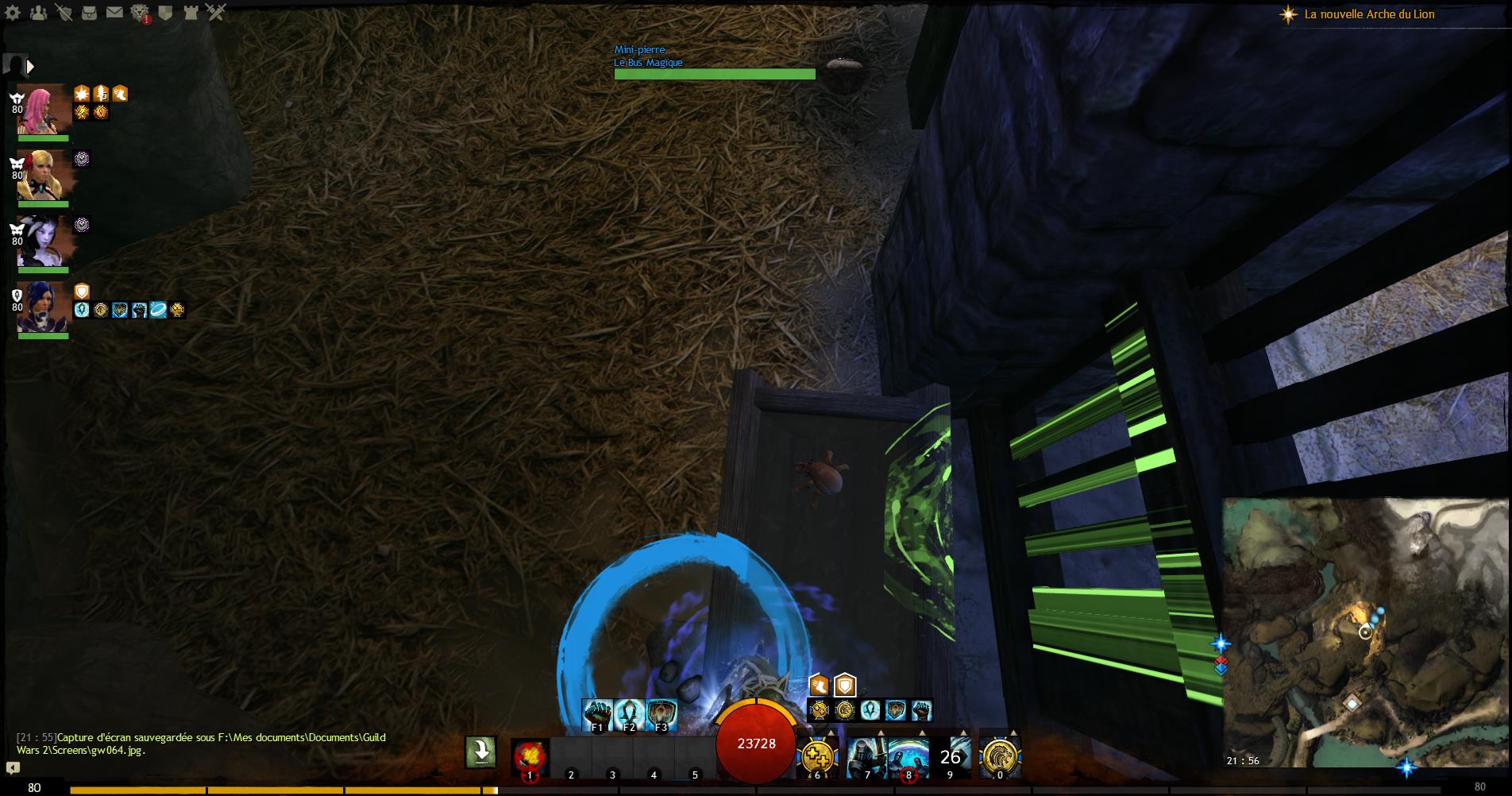This screenshot has width=1512, height=796.
Task: Open the guild shield panel
Action: (x=165, y=13)
